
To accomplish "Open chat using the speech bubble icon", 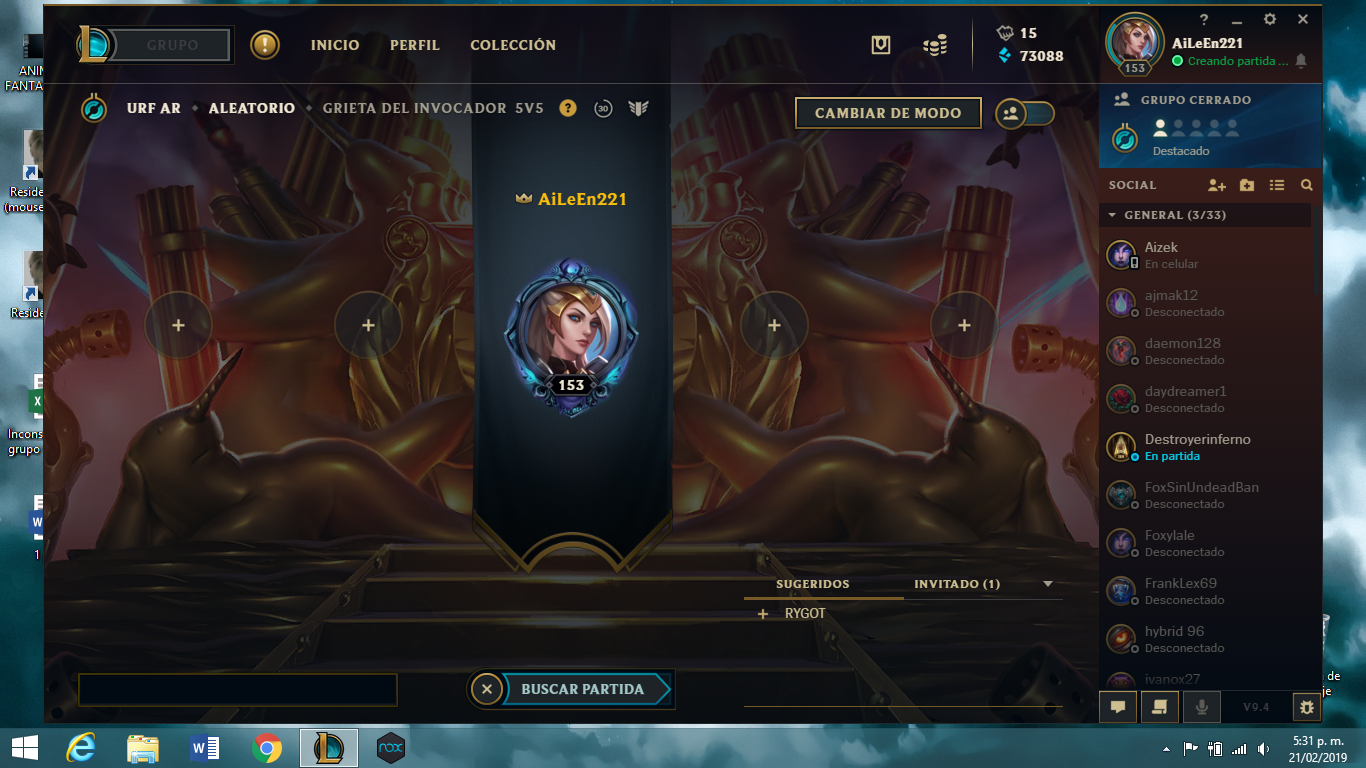I will pos(1118,706).
